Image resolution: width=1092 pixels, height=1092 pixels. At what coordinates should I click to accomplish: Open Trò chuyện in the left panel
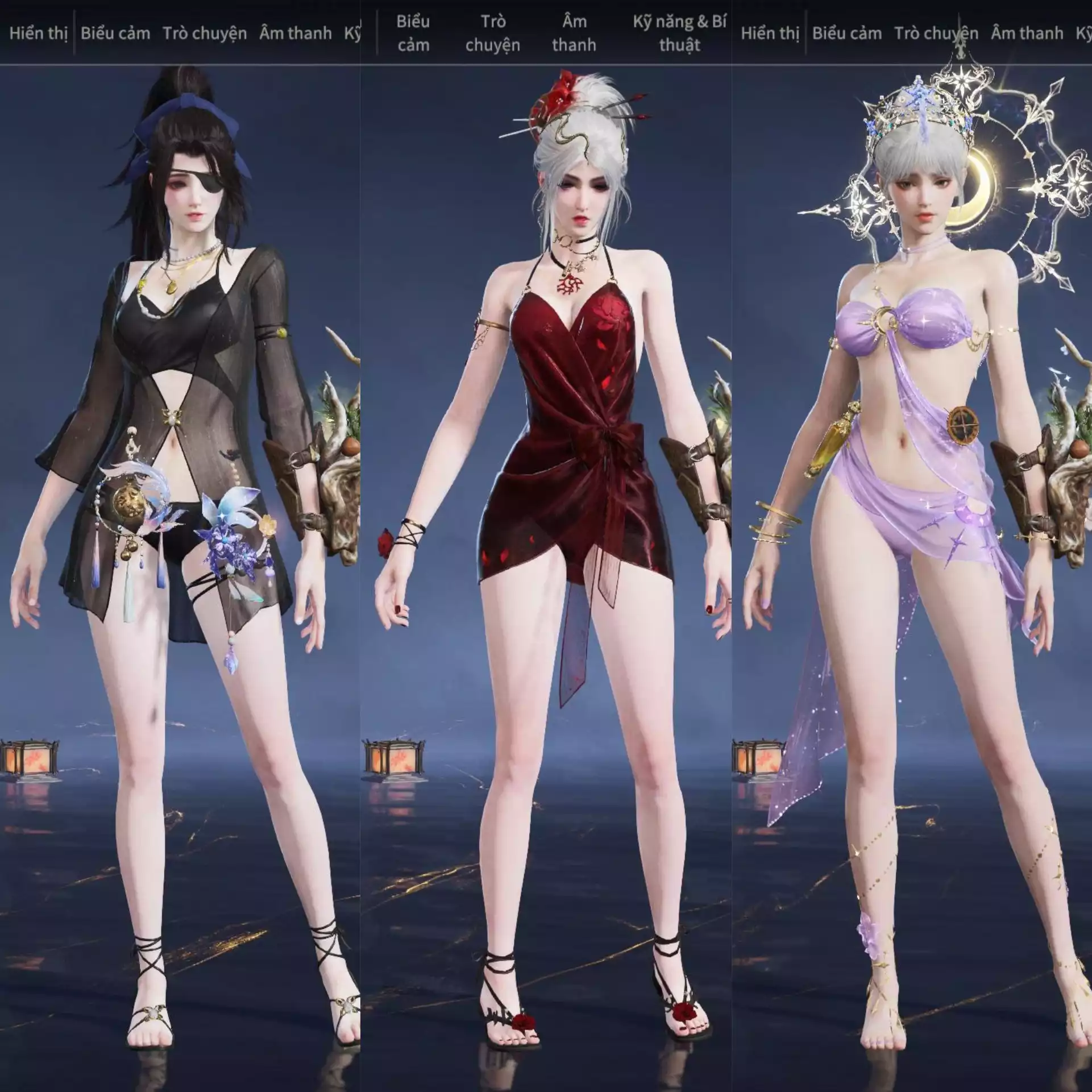point(207,33)
